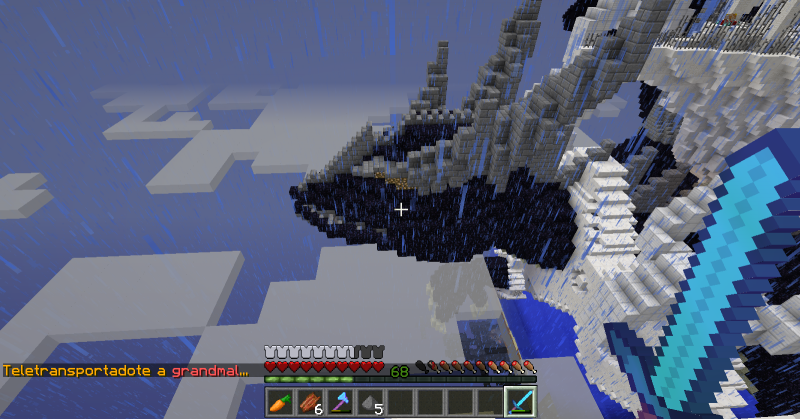800x419 pixels.
Task: Choose the diamond axe in the hotbar
Action: pos(341,402)
